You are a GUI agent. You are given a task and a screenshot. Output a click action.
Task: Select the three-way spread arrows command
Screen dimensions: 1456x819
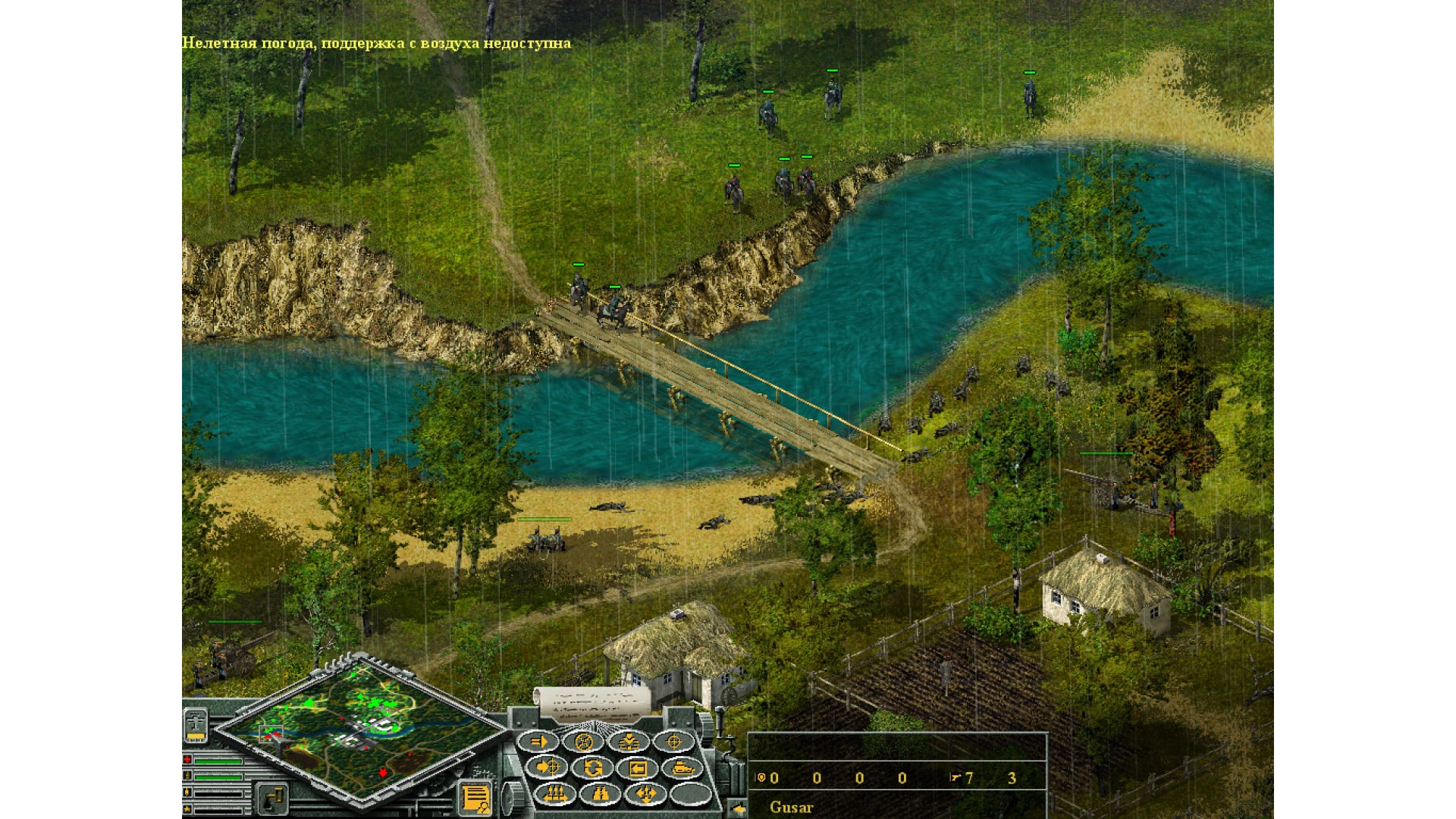point(646,794)
